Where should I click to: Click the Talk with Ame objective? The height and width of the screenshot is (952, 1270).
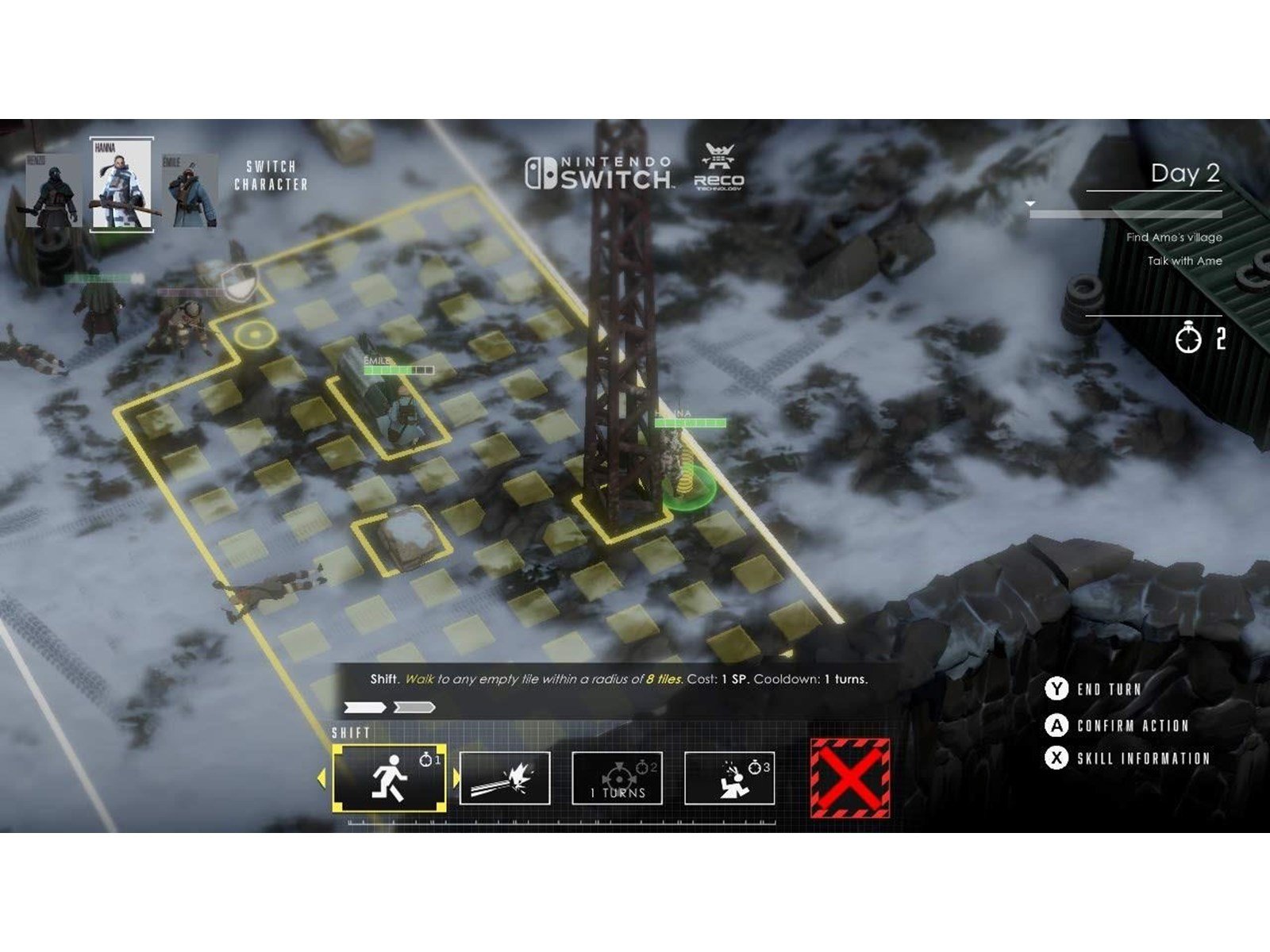click(x=1184, y=261)
